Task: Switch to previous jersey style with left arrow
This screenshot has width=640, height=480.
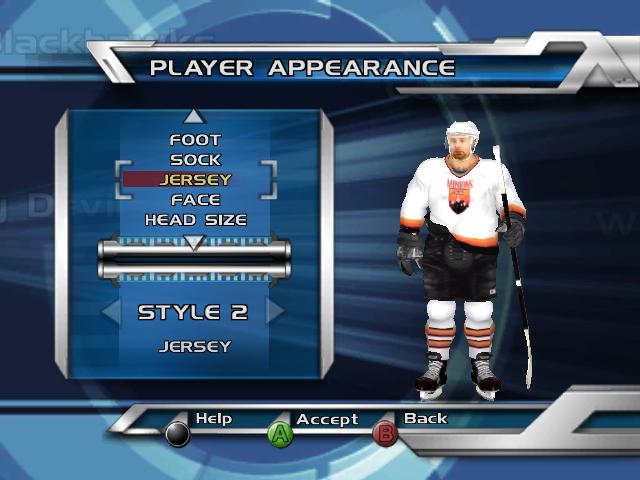Action: (111, 311)
